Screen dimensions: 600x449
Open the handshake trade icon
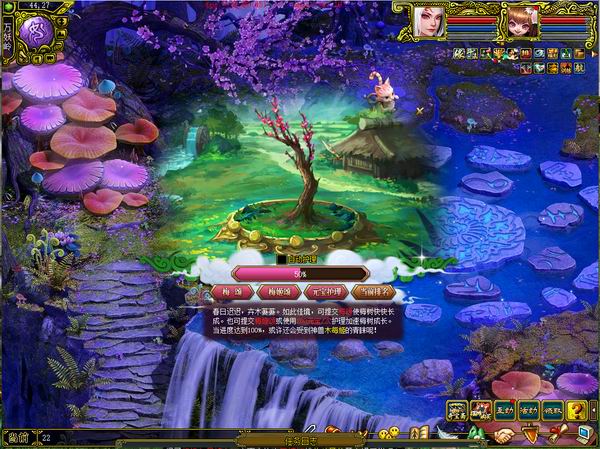tap(502, 435)
